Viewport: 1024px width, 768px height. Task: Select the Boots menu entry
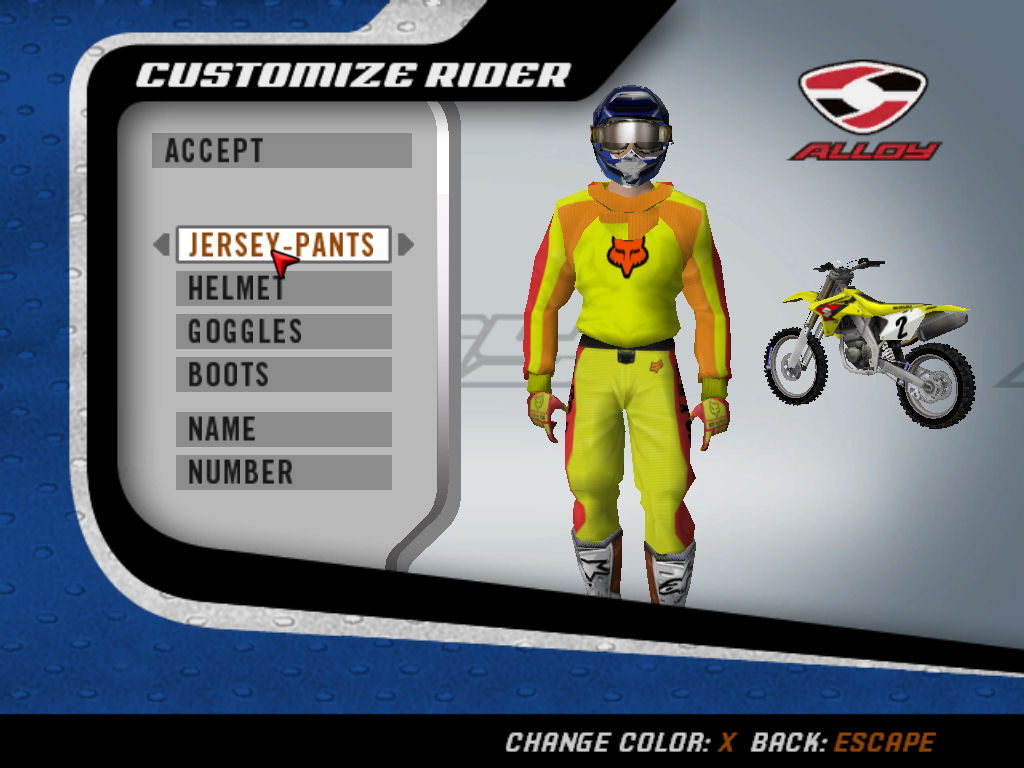click(x=283, y=375)
